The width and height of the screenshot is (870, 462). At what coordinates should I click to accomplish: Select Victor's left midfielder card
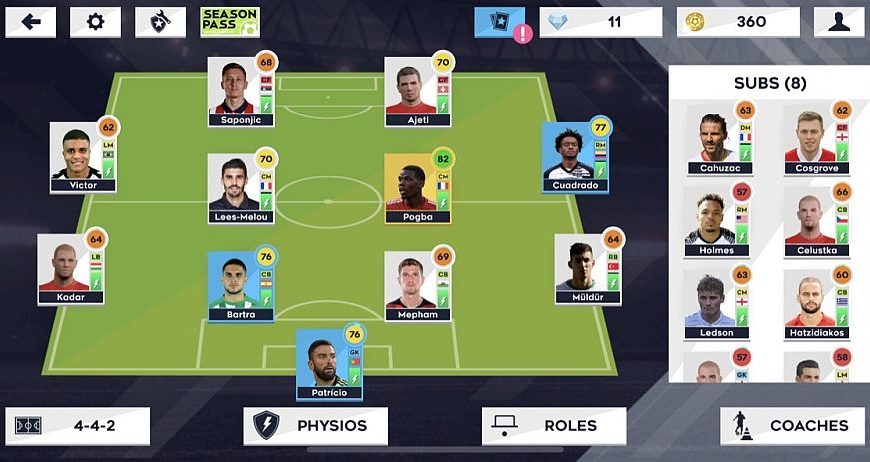coord(83,157)
